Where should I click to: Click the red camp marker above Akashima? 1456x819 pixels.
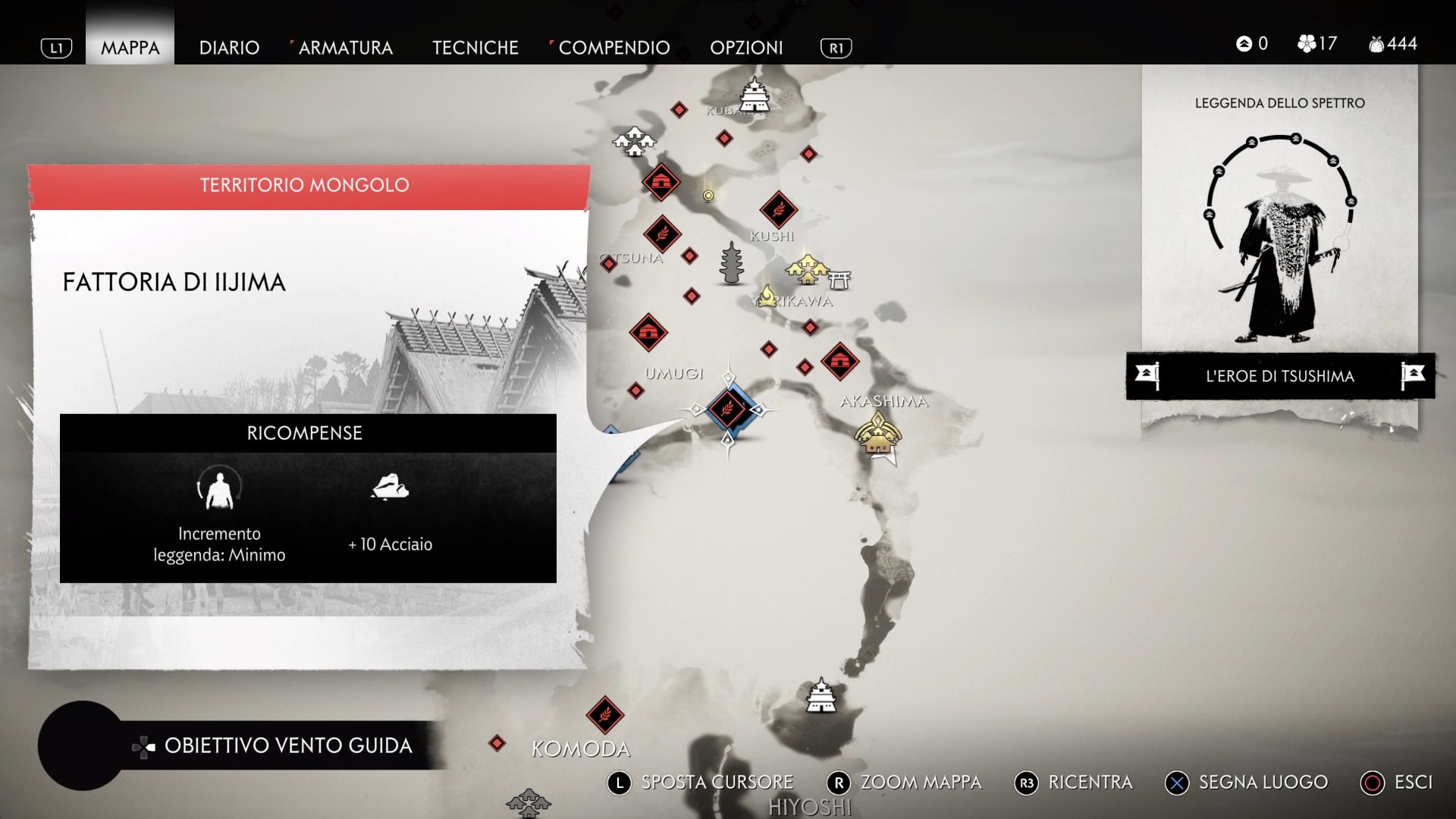[839, 361]
